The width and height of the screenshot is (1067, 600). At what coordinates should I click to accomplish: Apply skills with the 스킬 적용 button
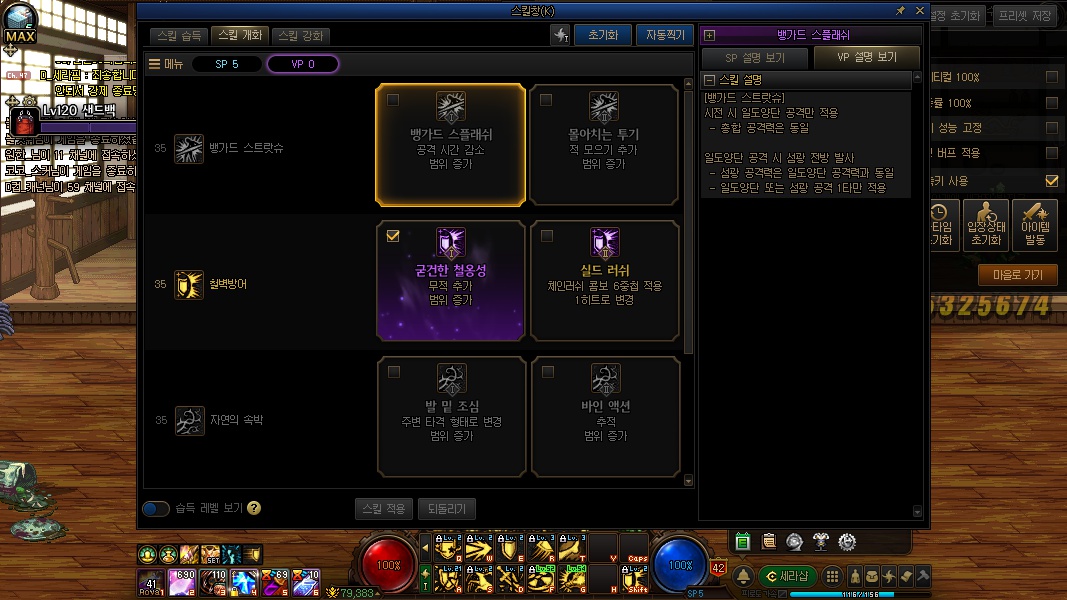(383, 509)
